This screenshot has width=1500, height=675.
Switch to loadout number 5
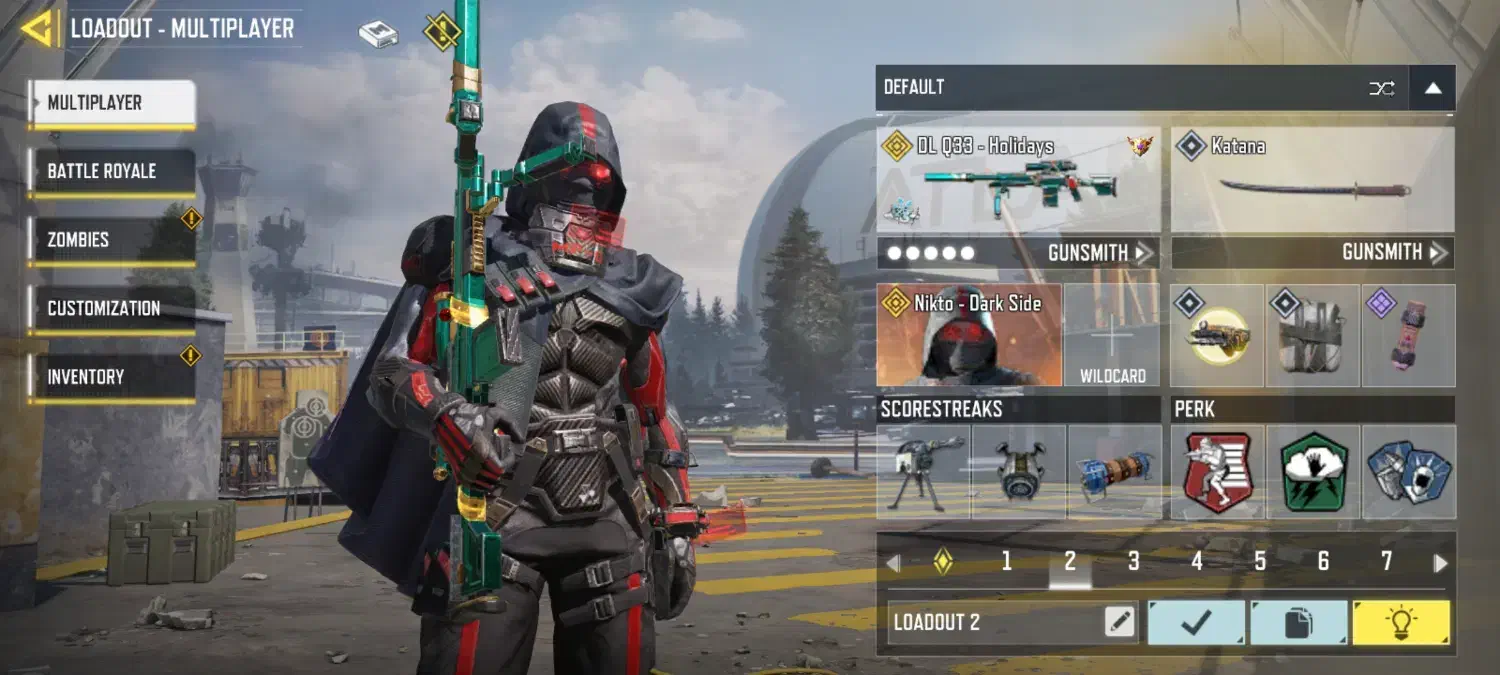[x=1260, y=562]
